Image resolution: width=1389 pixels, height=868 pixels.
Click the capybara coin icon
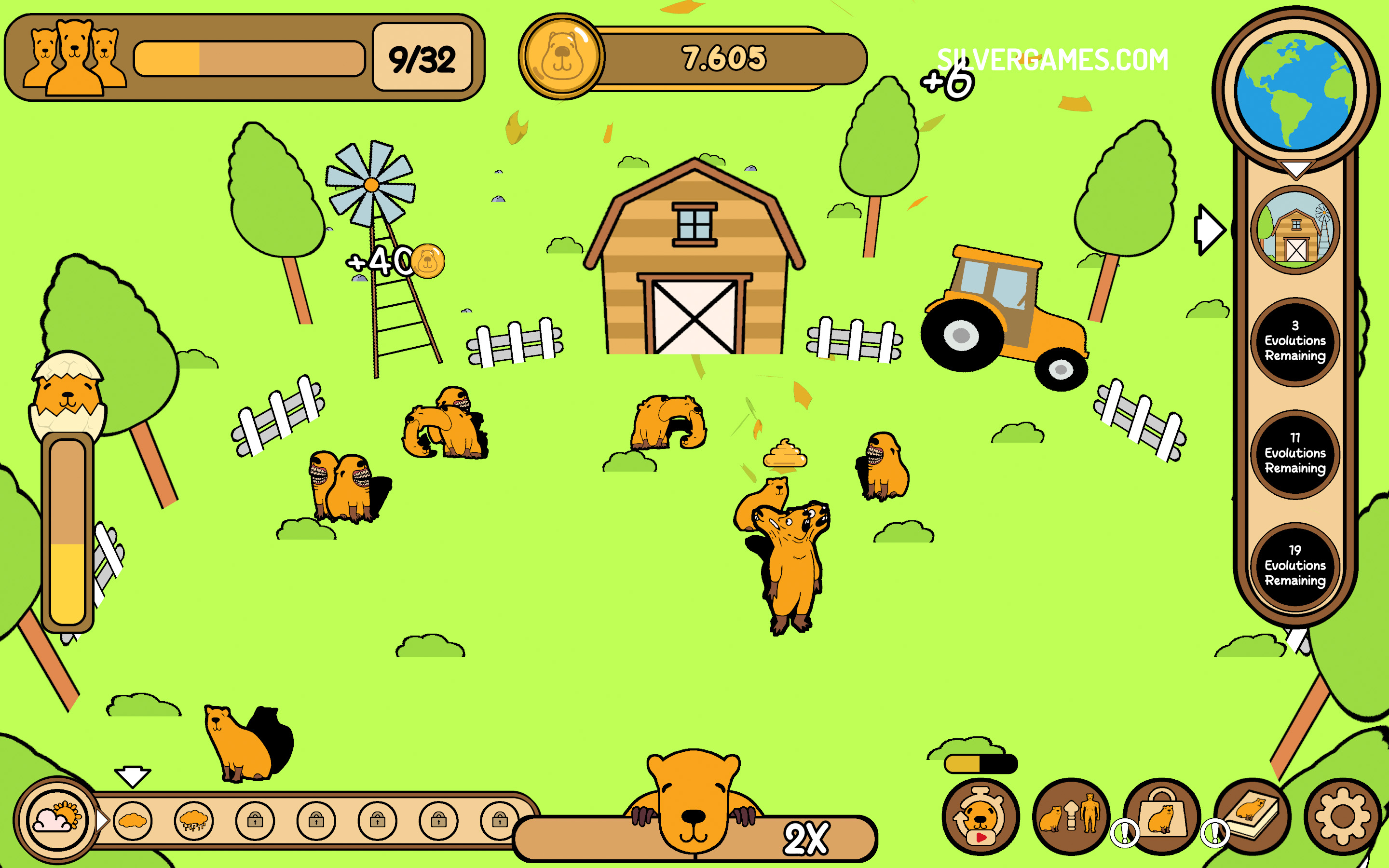click(x=561, y=57)
